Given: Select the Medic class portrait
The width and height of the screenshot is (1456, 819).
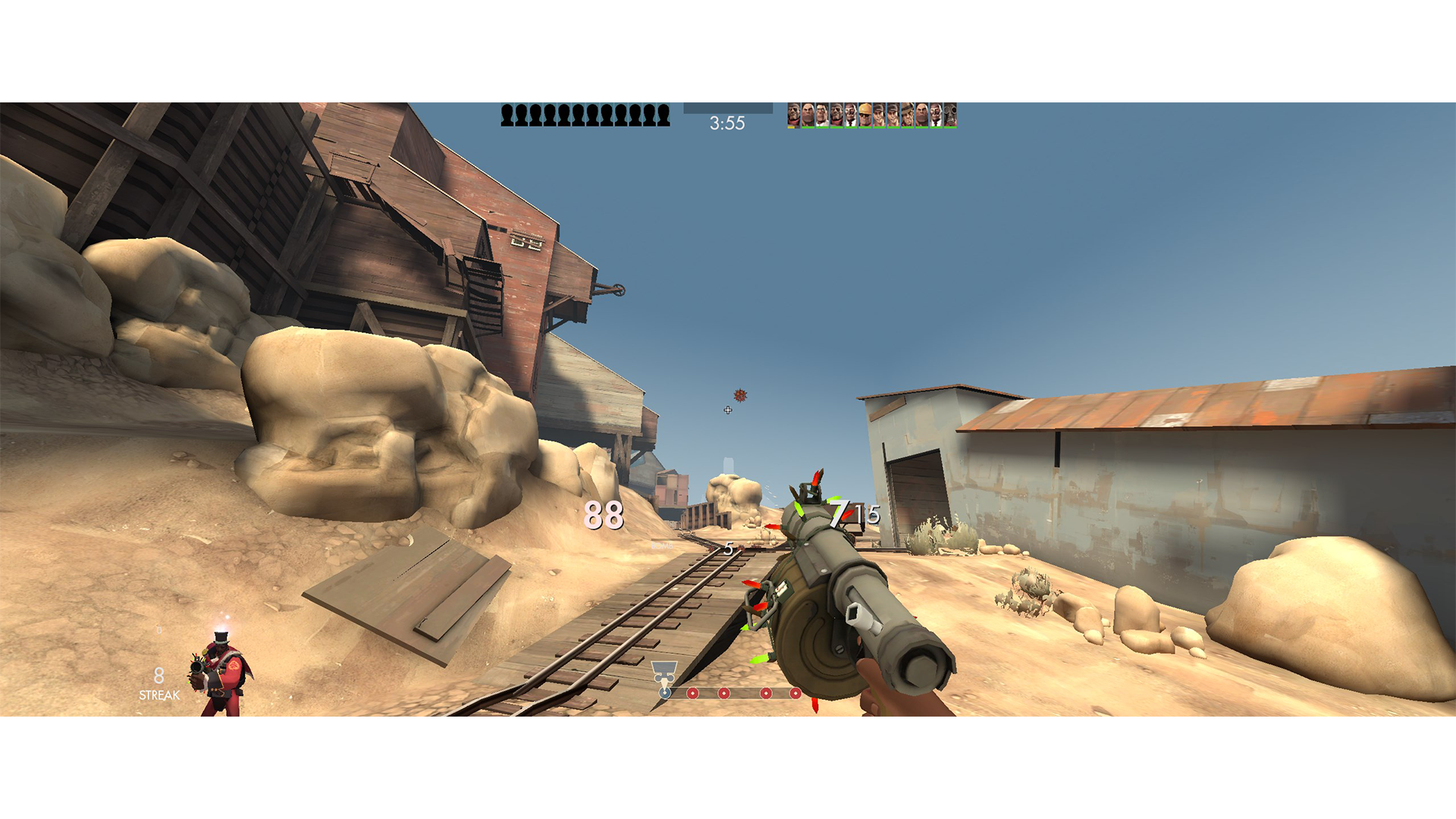Looking at the screenshot, I should click(x=823, y=115).
